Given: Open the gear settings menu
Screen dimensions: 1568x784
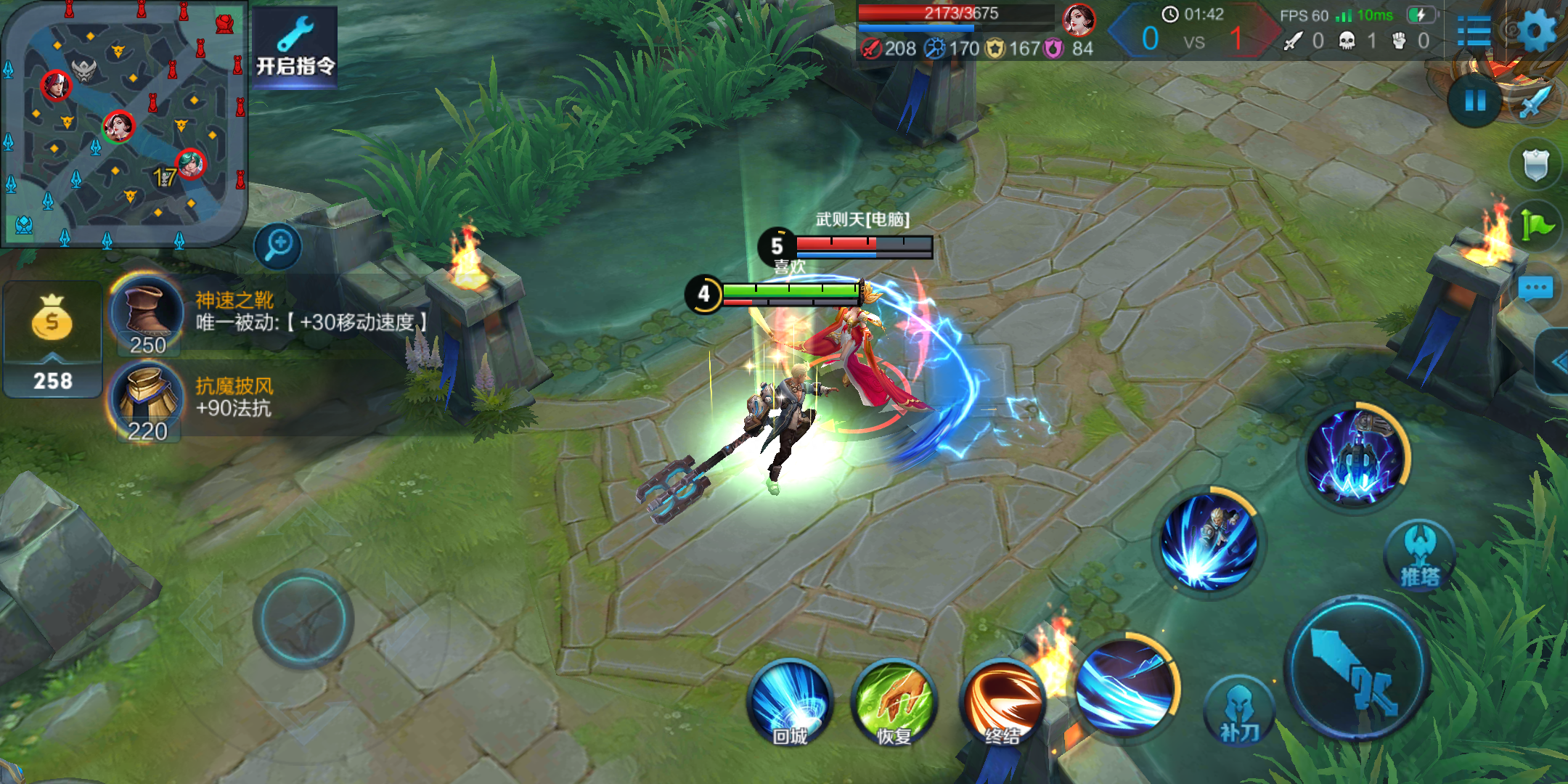Looking at the screenshot, I should click(x=1536, y=30).
